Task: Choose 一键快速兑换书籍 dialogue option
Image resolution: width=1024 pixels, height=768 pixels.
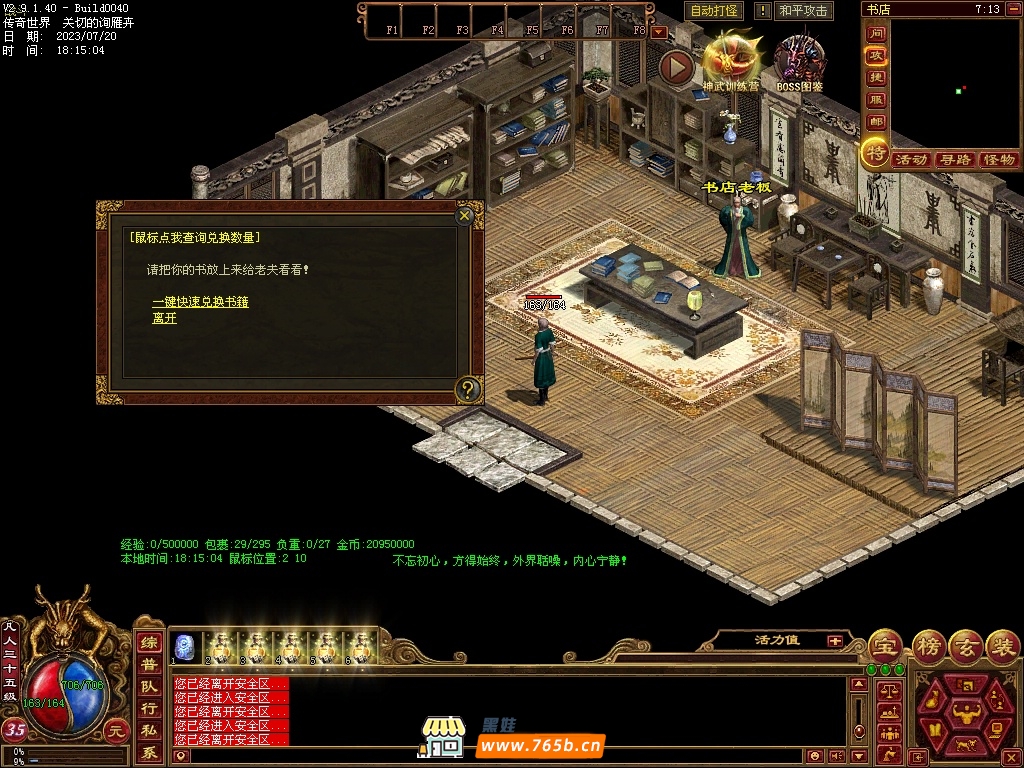Action: click(x=200, y=301)
